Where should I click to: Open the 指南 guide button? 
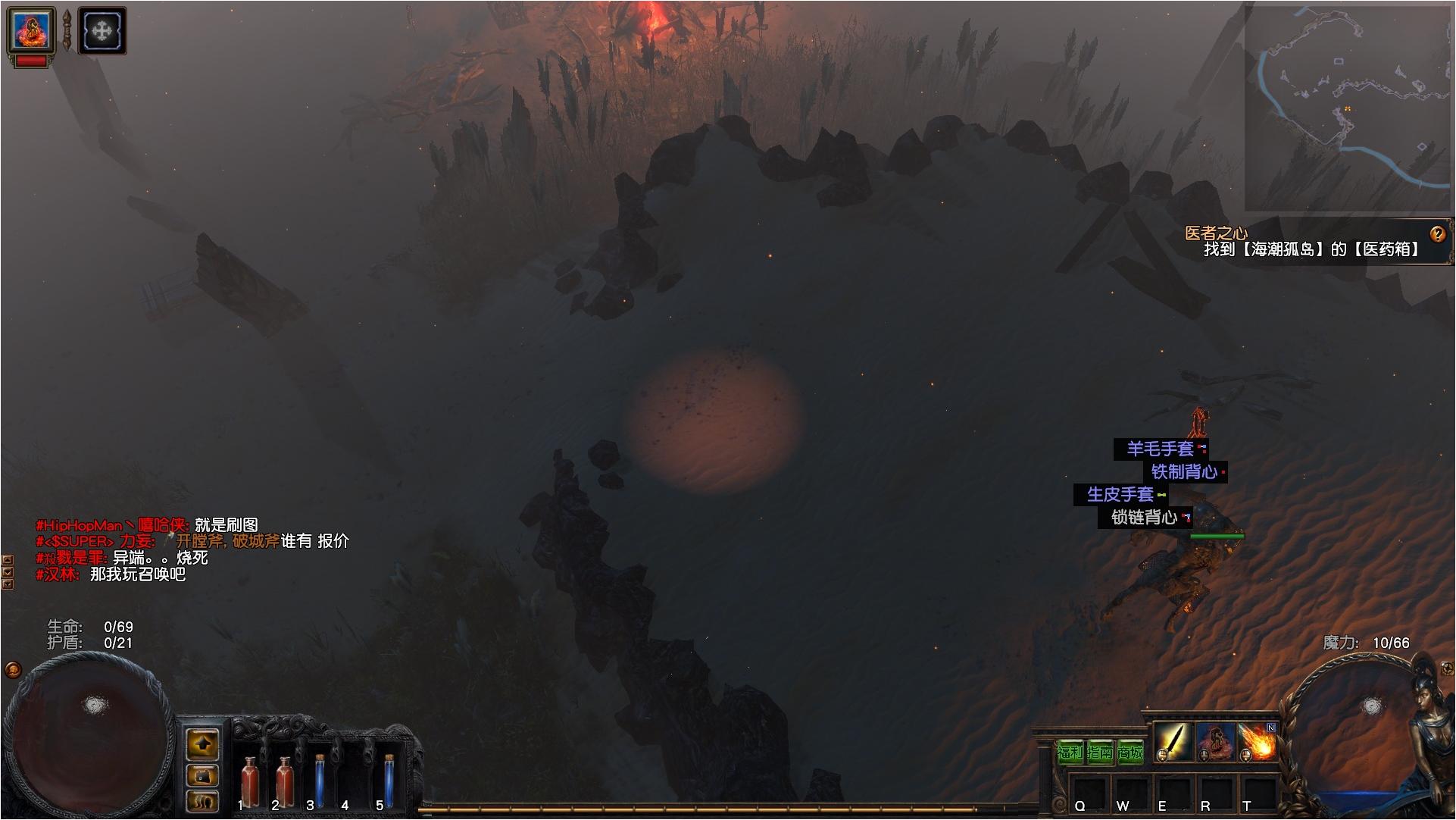pyautogui.click(x=1100, y=753)
